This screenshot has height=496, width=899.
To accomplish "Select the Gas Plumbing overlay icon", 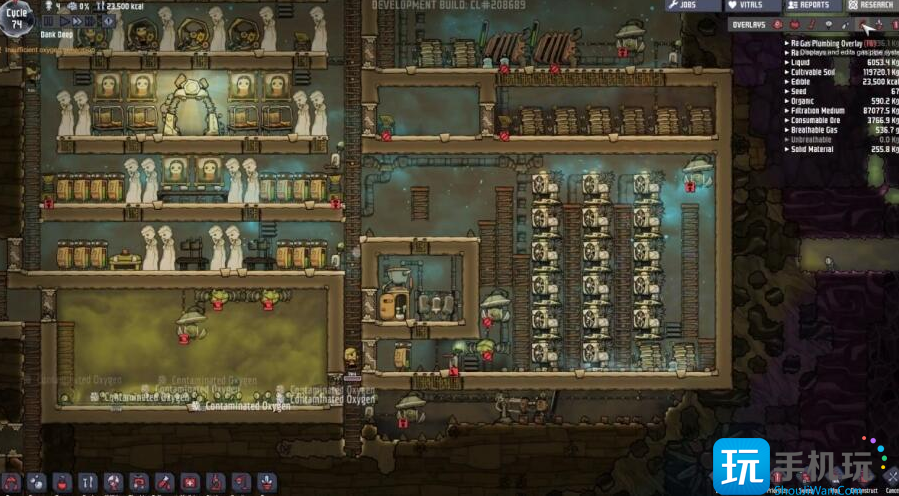I will [x=863, y=24].
